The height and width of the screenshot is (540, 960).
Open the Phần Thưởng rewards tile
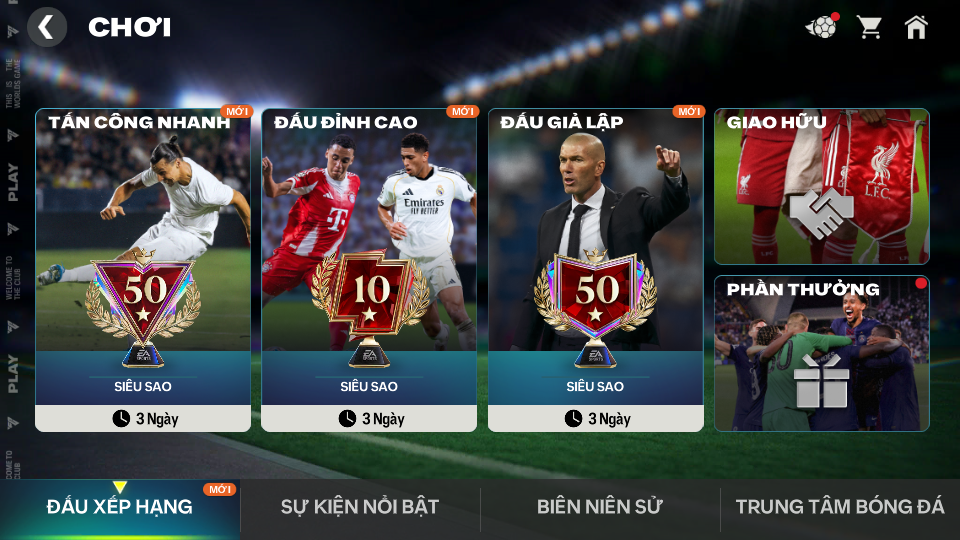tap(821, 353)
